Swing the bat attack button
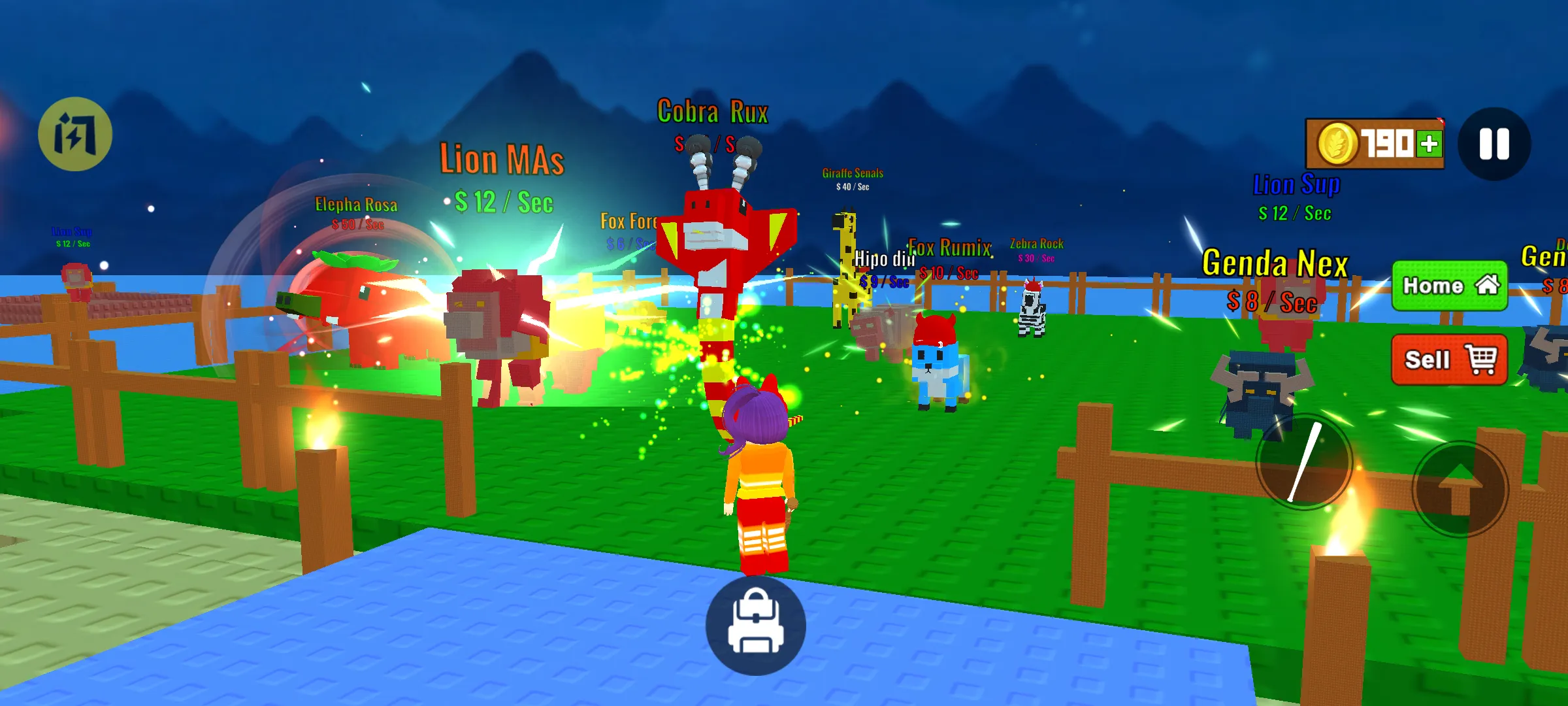 1304,462
